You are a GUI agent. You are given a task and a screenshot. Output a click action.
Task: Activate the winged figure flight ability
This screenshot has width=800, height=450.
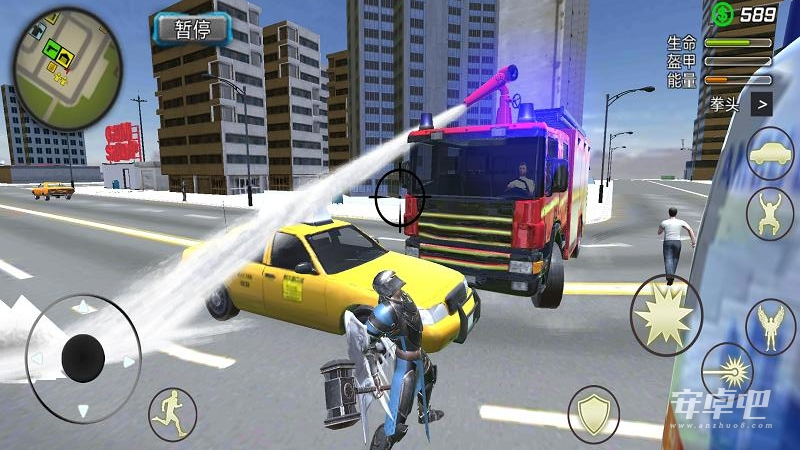click(x=770, y=326)
